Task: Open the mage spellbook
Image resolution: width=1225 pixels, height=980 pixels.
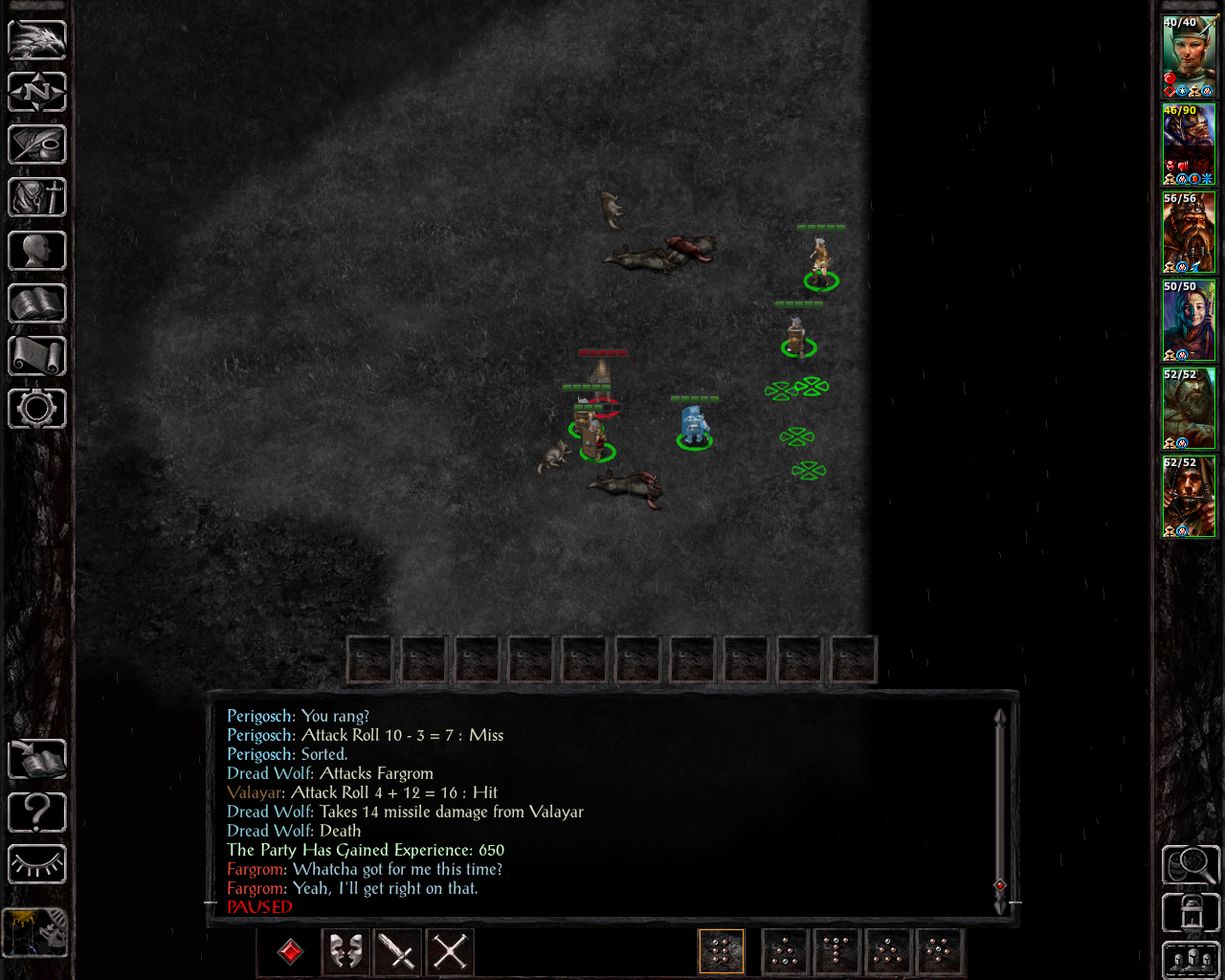Action: pos(37,303)
